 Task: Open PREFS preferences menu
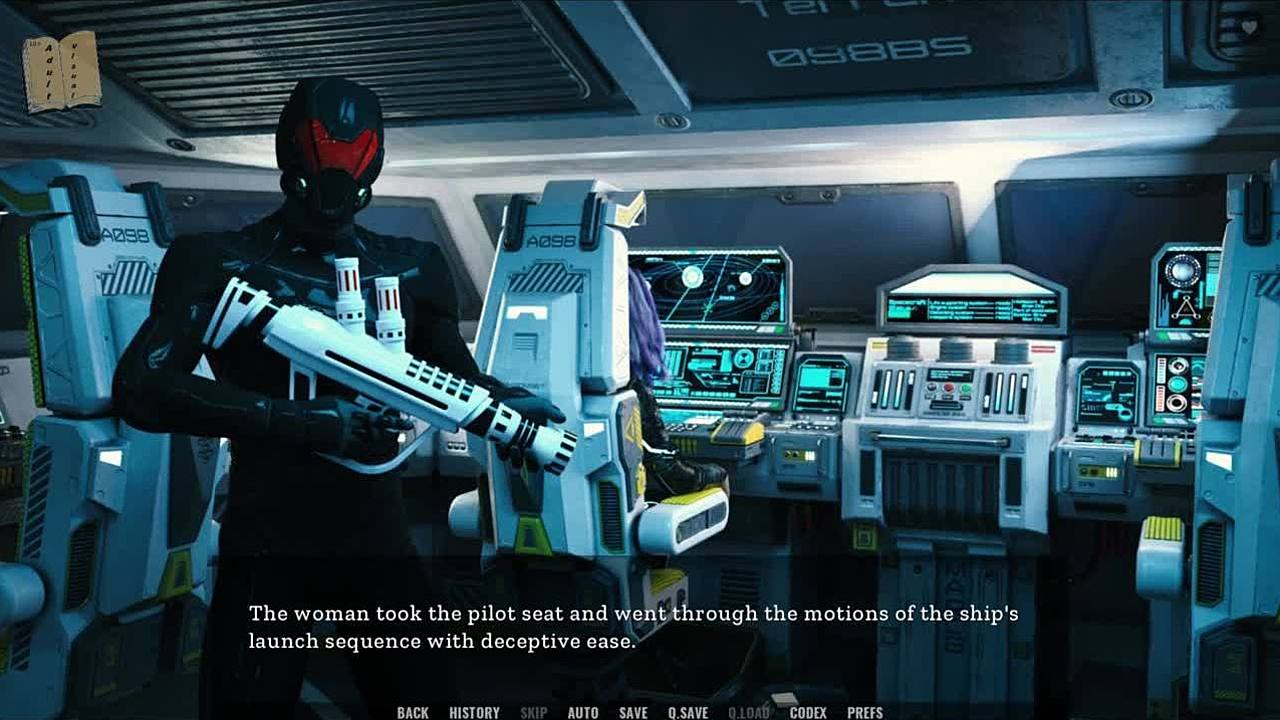point(865,712)
